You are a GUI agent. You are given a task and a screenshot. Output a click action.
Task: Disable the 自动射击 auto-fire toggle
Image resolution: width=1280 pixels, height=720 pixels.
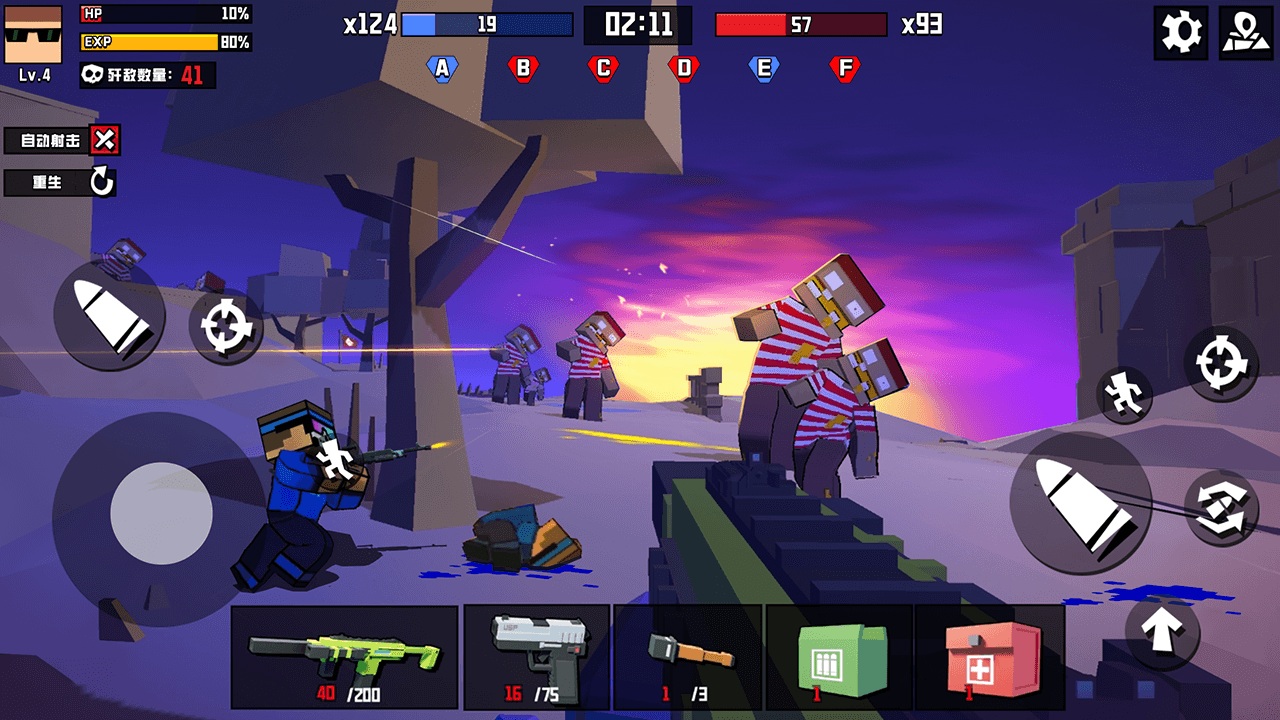click(x=44, y=140)
